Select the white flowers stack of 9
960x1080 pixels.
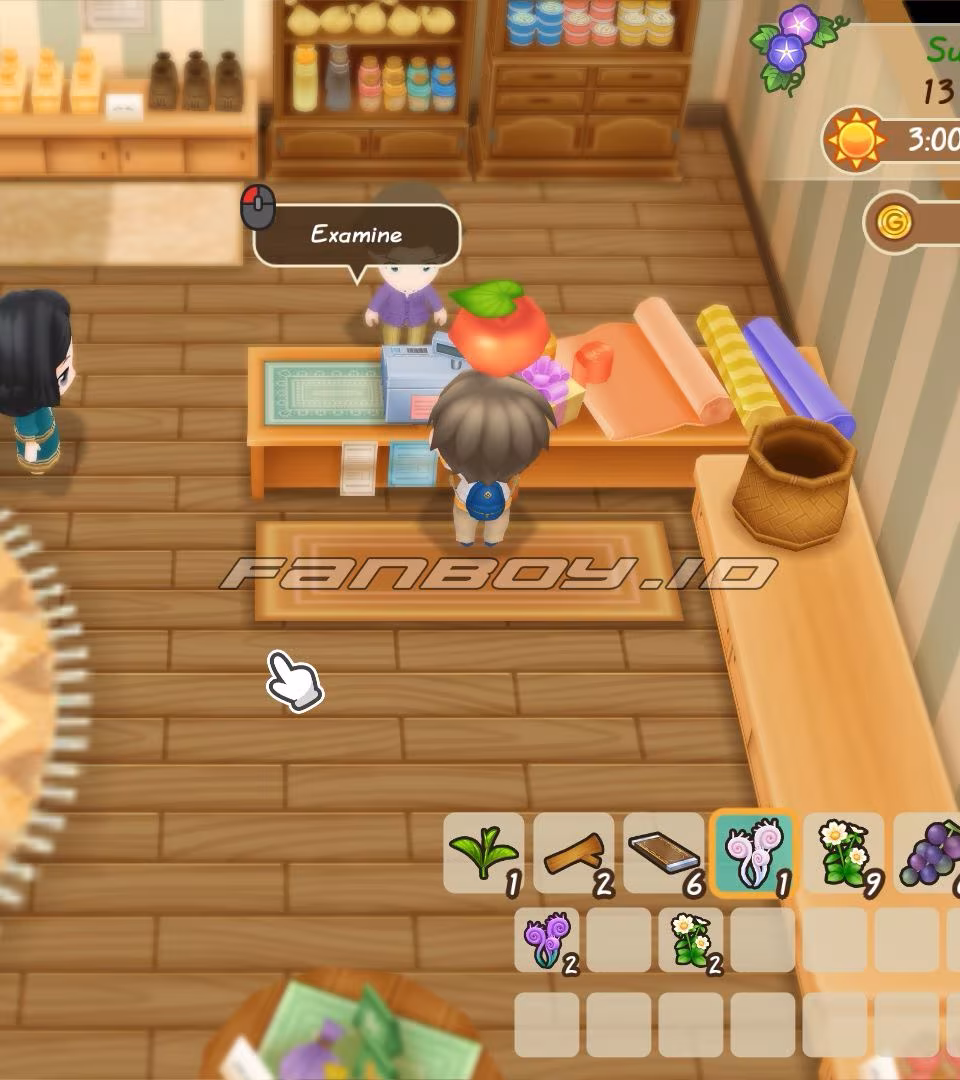coord(842,853)
